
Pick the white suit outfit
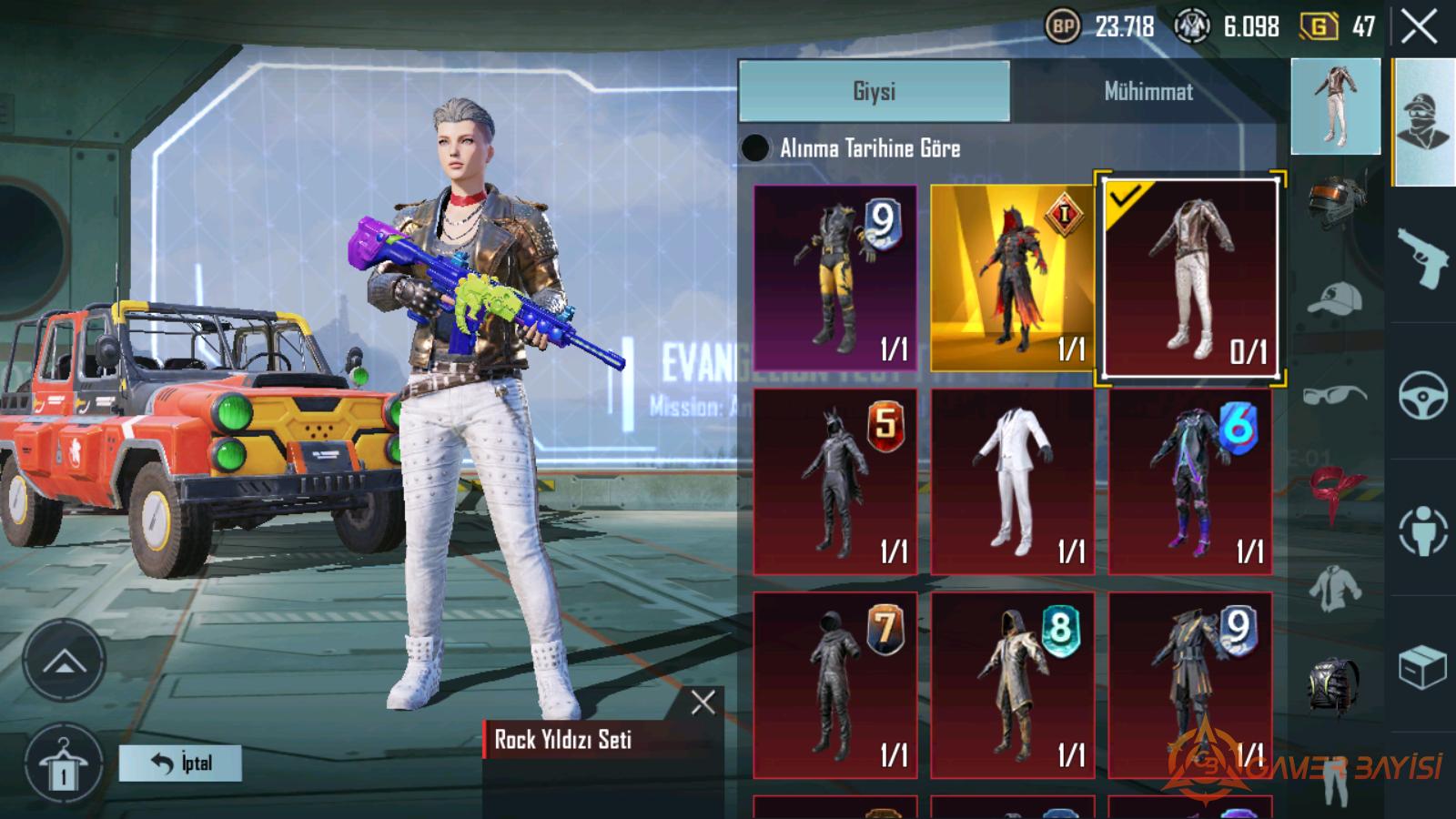(x=1012, y=481)
